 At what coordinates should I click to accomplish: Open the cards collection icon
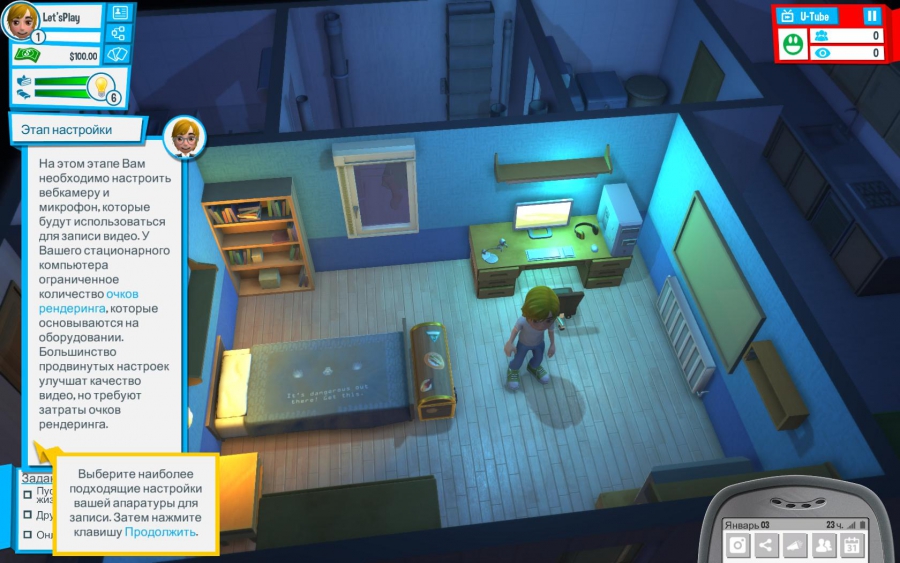[120, 55]
